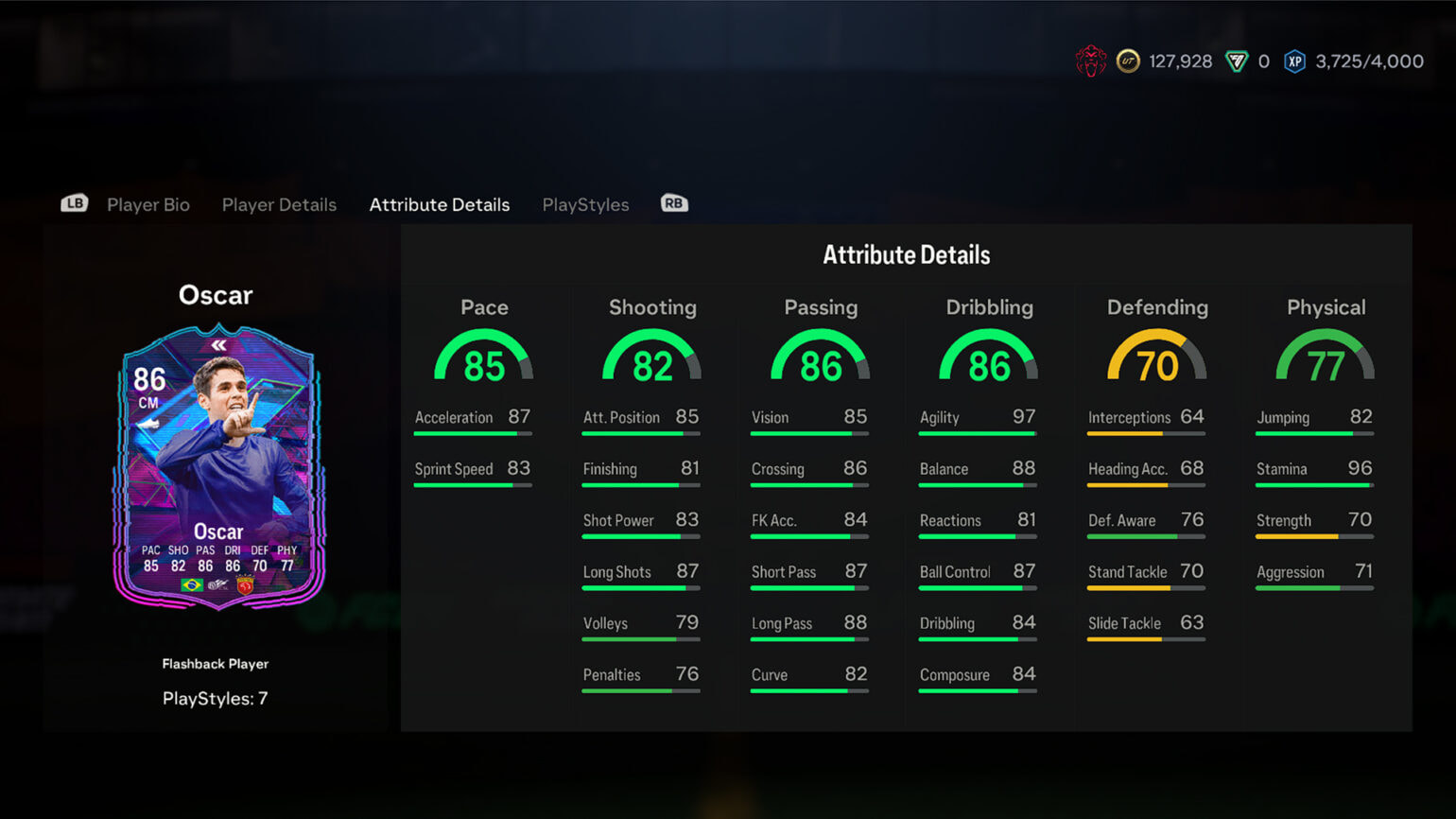This screenshot has width=1456, height=819.
Task: Select the FC Points icon showing 0
Action: tap(1236, 61)
